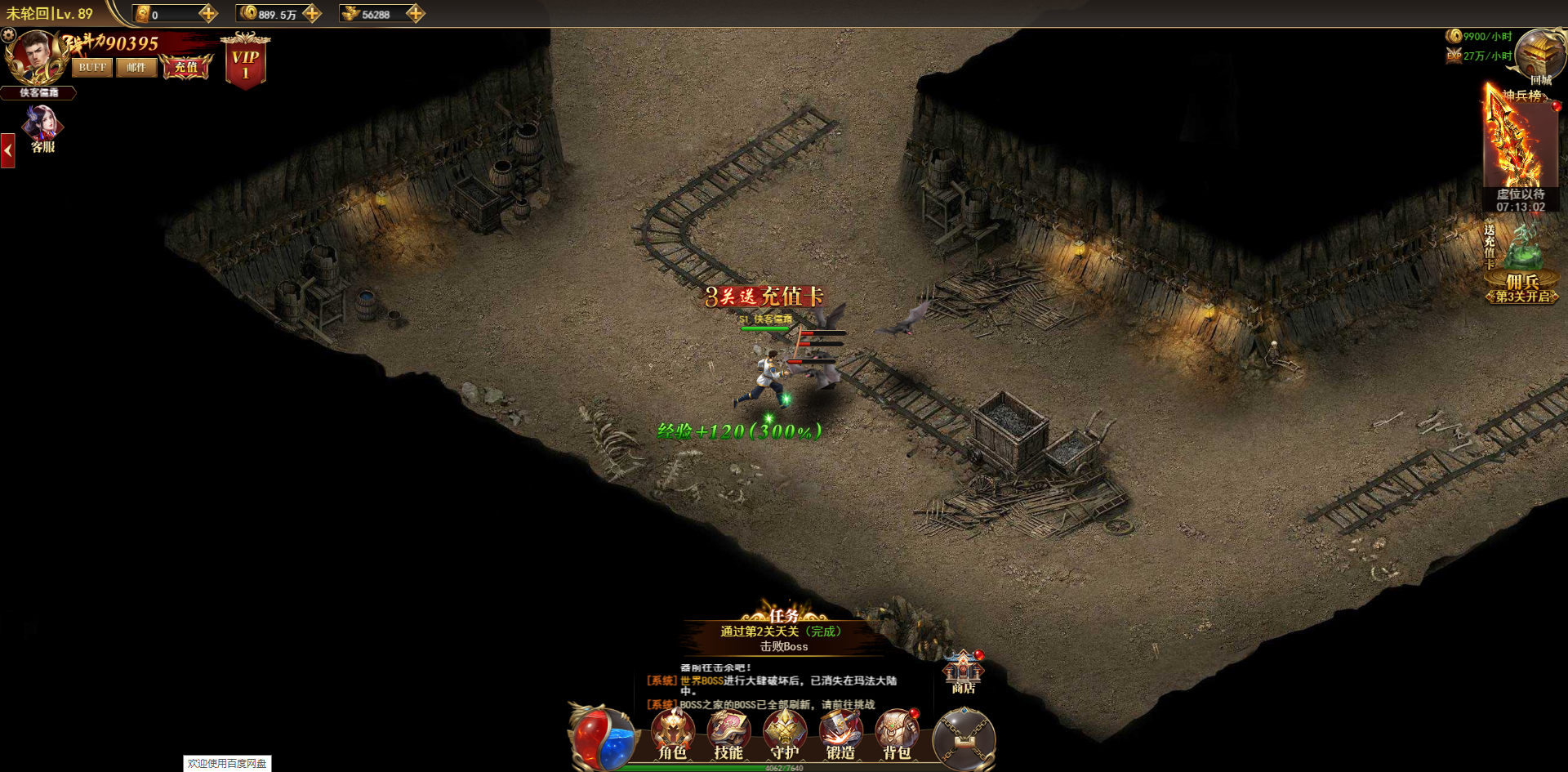Open the BUFF panel
Screen dimensions: 1568x772
pyautogui.click(x=91, y=68)
